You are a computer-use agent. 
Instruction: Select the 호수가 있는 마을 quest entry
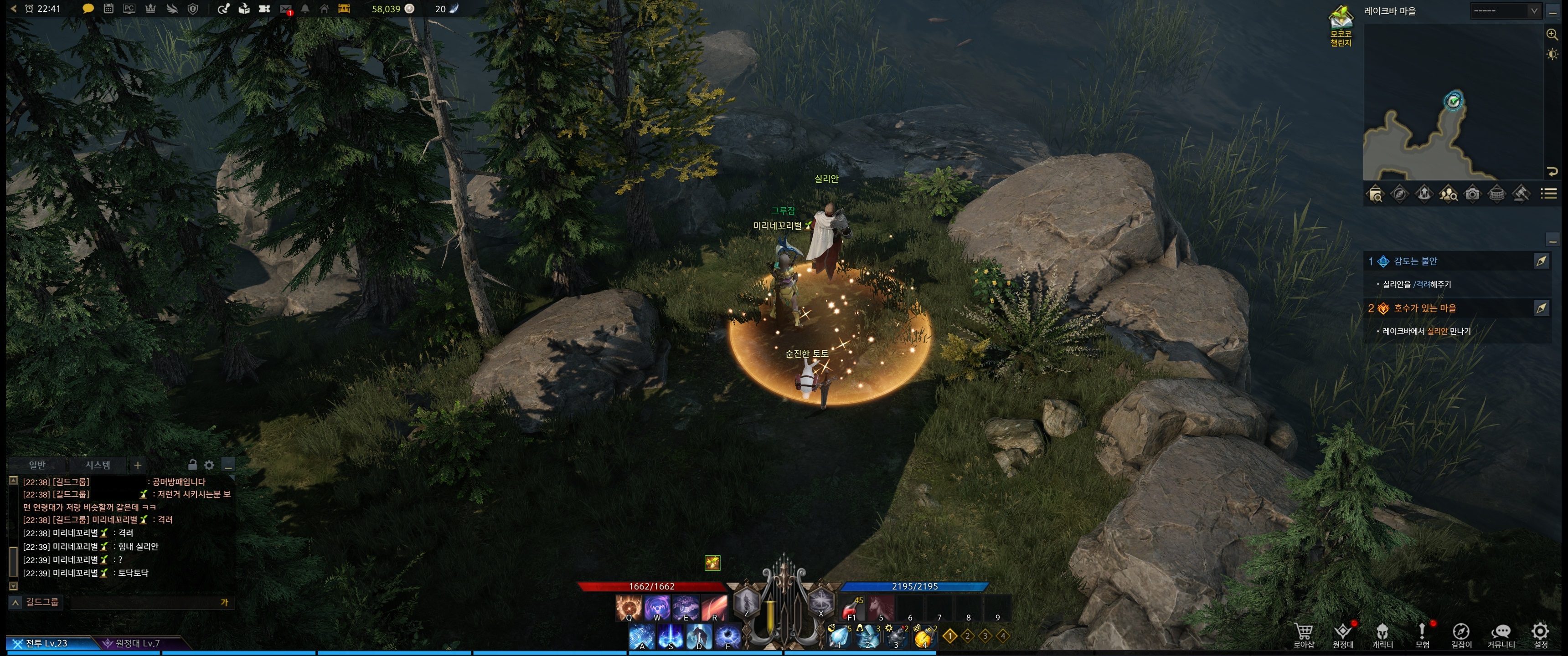tap(1424, 308)
